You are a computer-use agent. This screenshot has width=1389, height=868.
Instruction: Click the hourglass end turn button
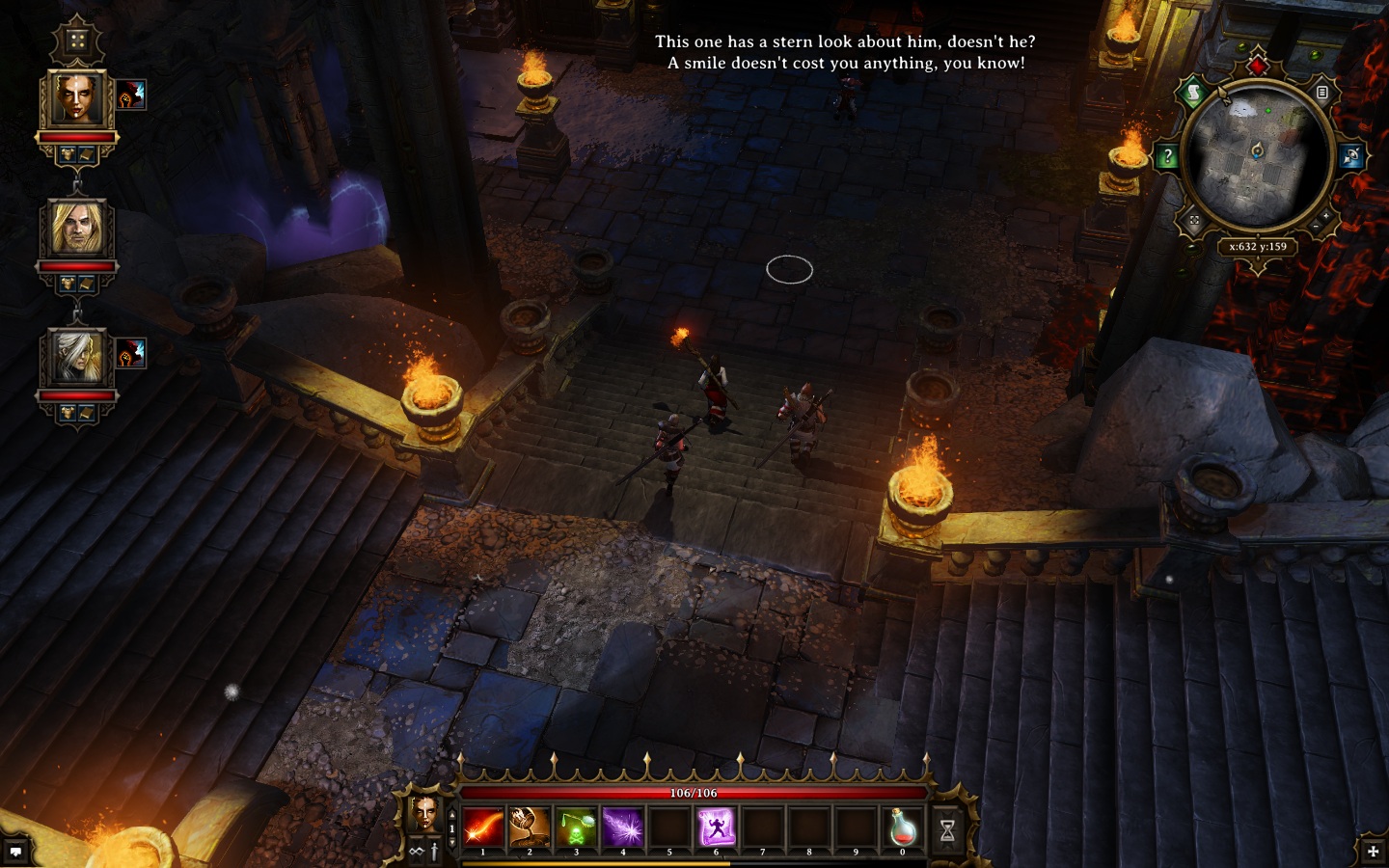coord(947,829)
